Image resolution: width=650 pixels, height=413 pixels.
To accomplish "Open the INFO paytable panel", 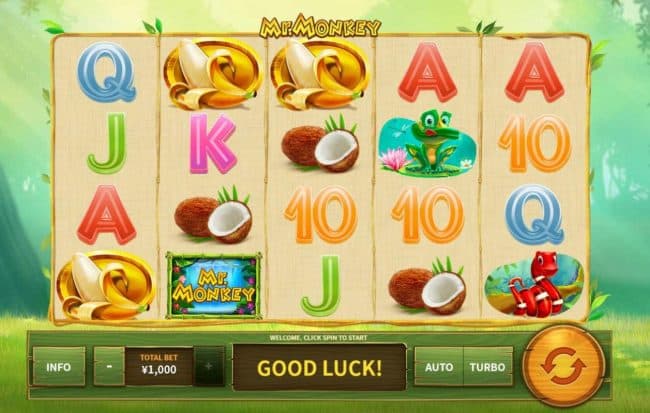I will click(x=58, y=367).
